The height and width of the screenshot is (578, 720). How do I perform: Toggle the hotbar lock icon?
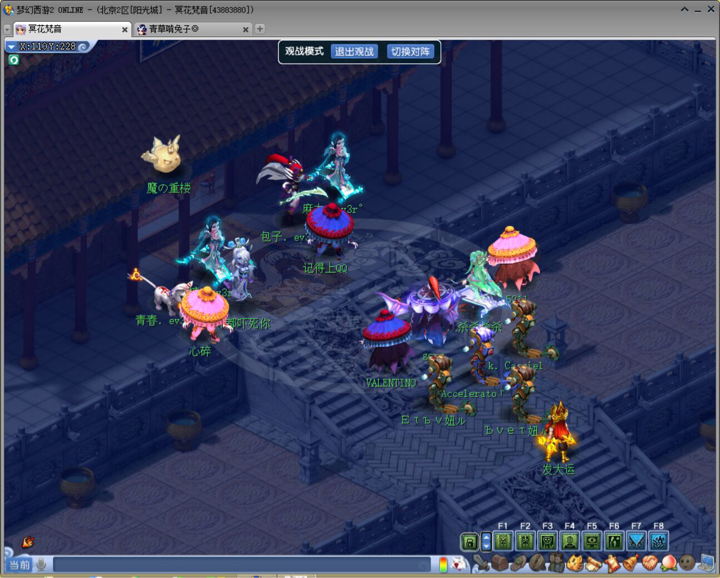click(468, 541)
